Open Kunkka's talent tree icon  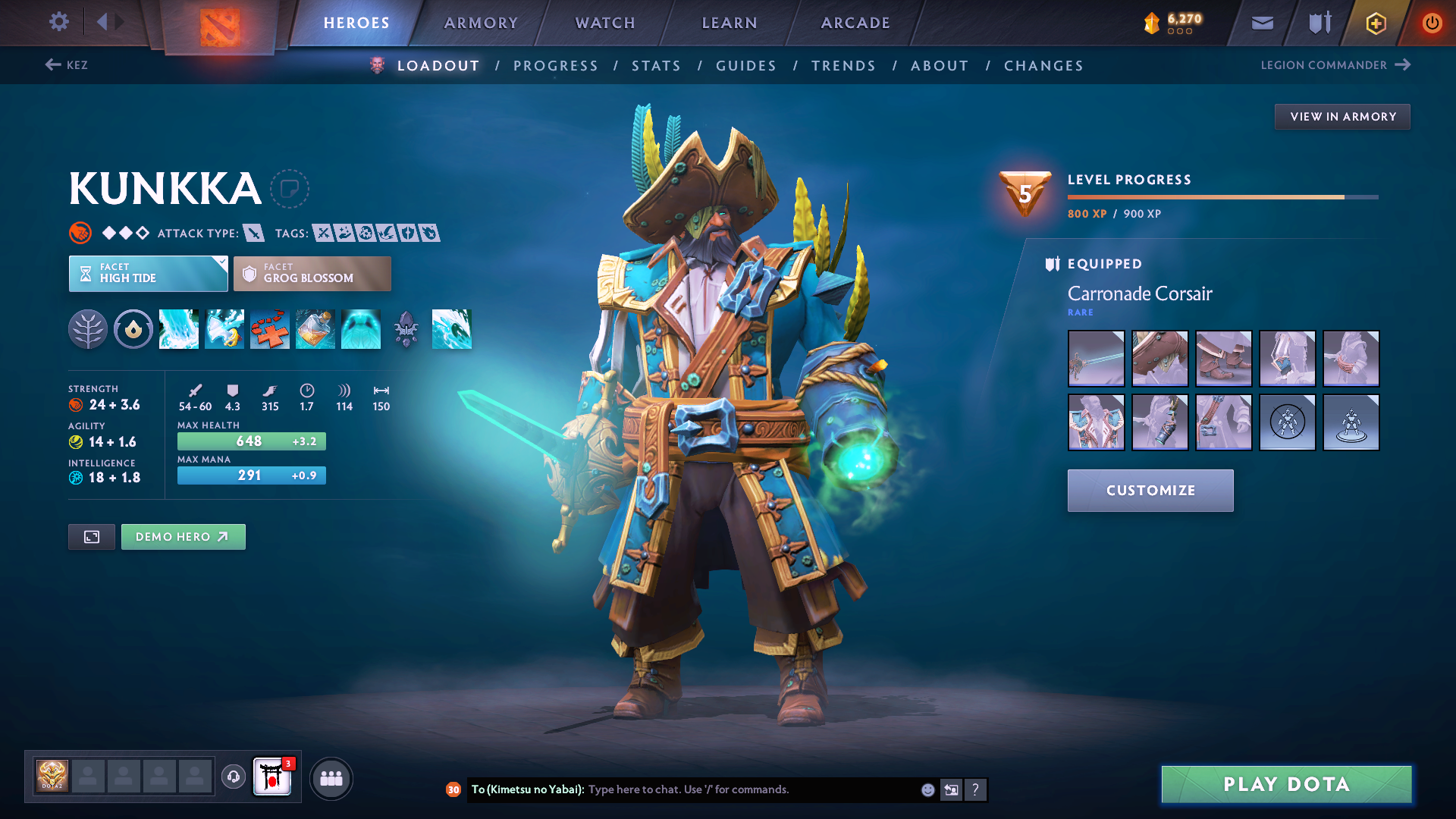click(88, 329)
